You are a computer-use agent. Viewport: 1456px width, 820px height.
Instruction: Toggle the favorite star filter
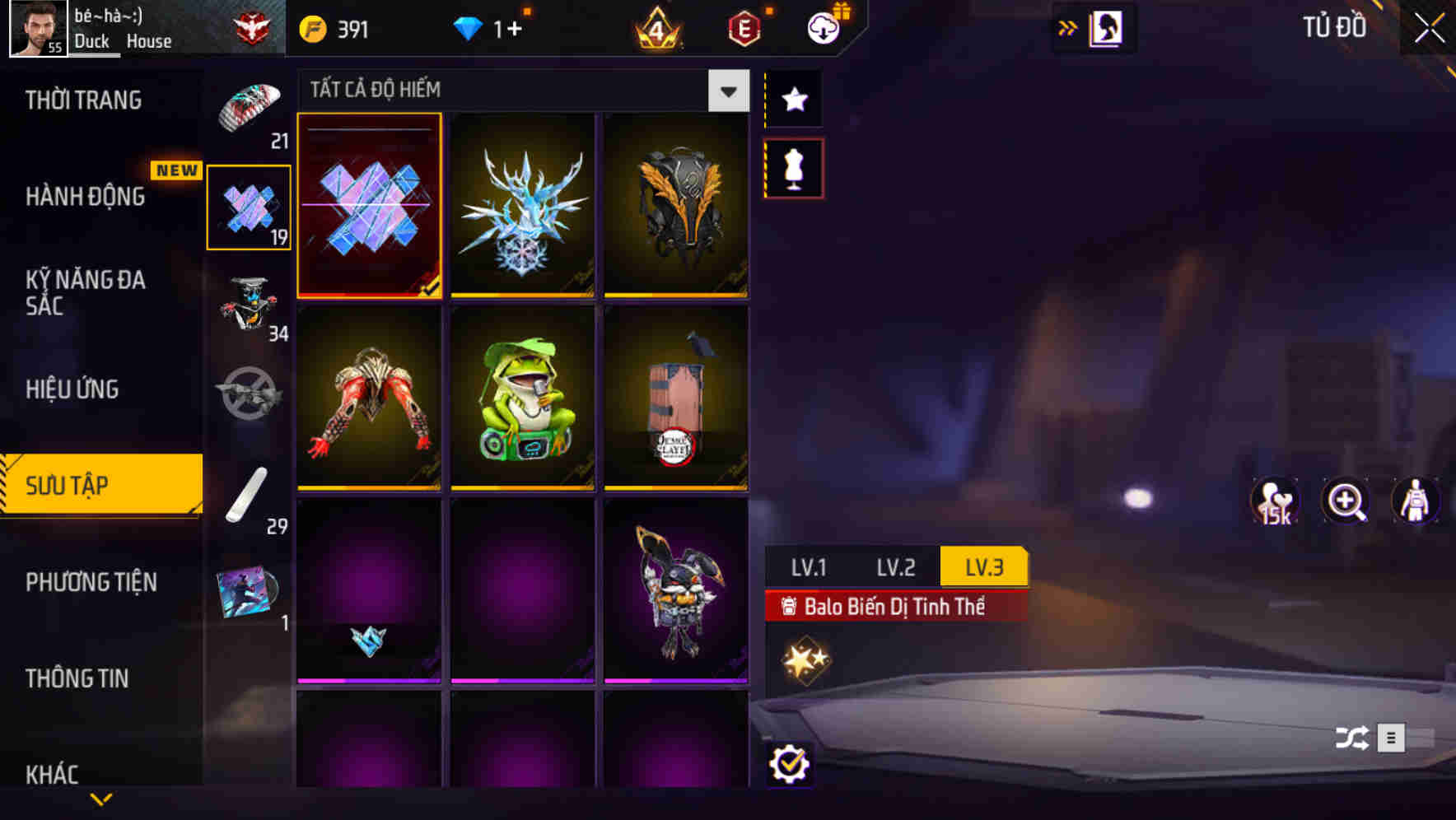(793, 99)
